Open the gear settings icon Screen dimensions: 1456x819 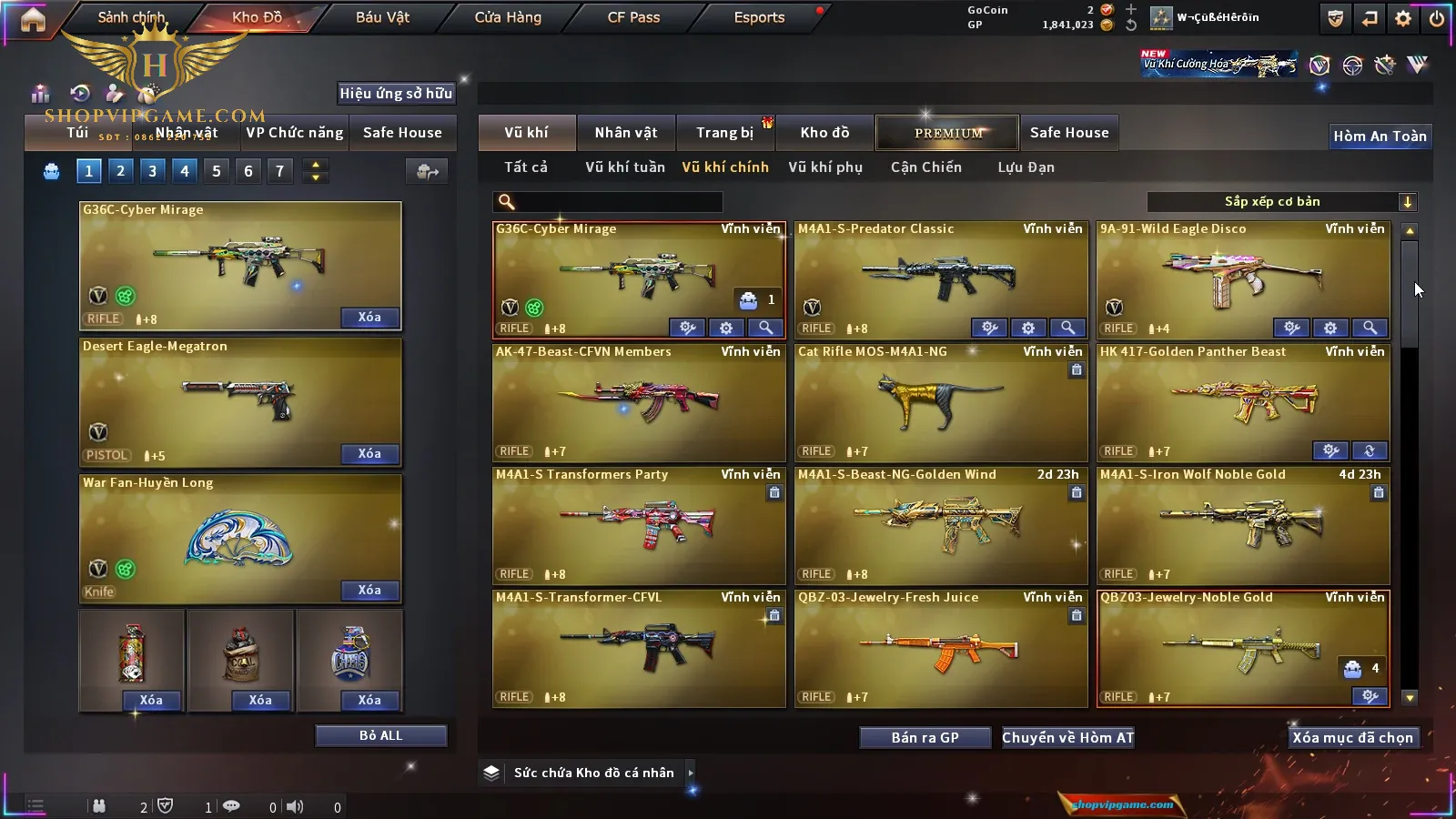(1403, 18)
